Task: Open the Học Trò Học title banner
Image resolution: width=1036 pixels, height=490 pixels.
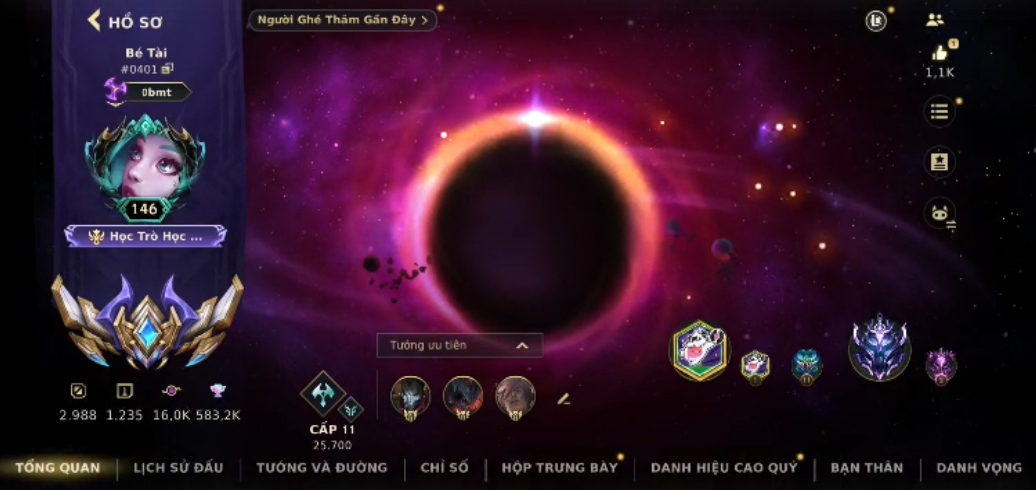Action: tap(146, 236)
